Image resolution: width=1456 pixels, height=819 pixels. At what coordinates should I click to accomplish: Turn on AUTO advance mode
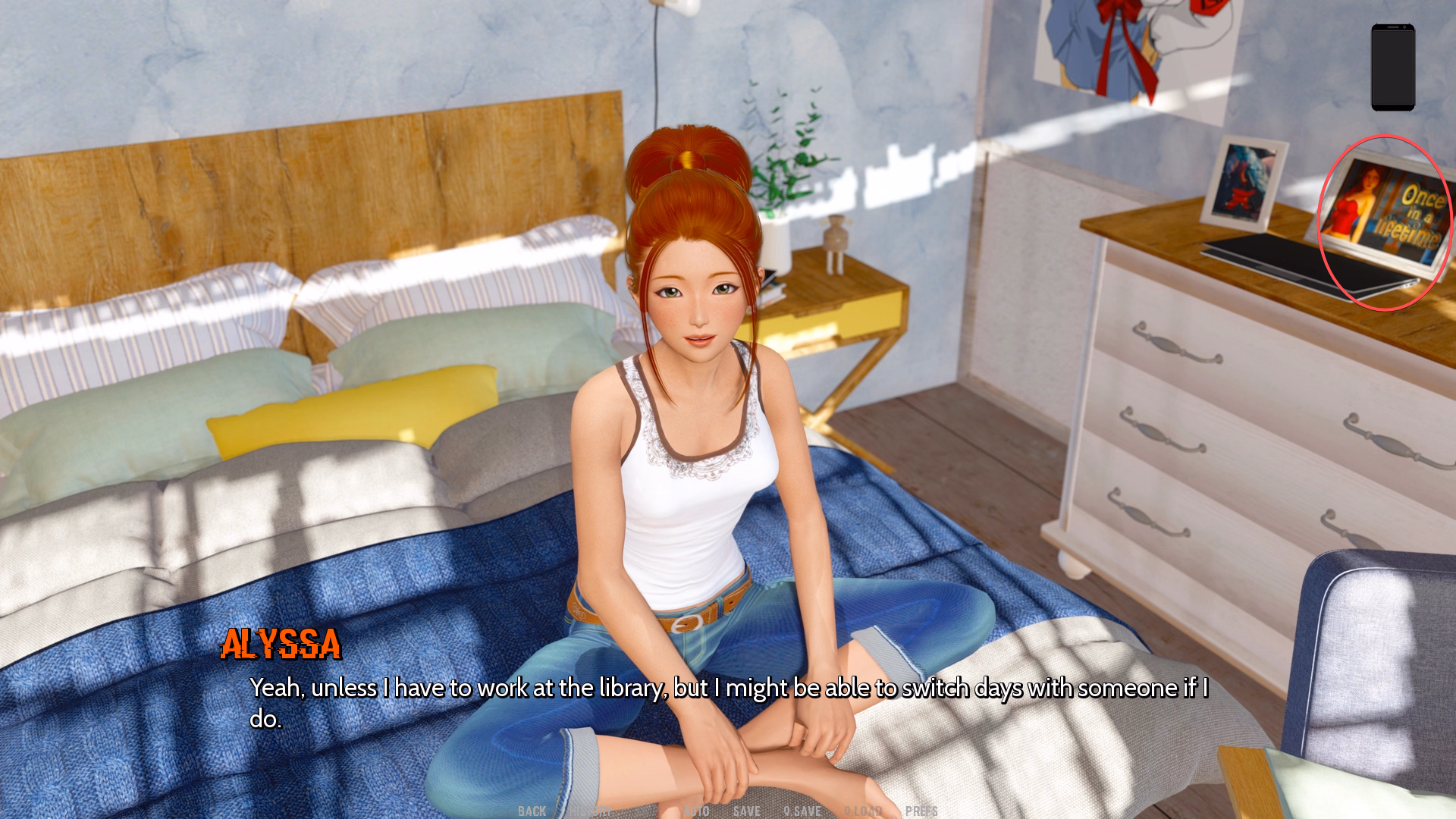(x=696, y=811)
